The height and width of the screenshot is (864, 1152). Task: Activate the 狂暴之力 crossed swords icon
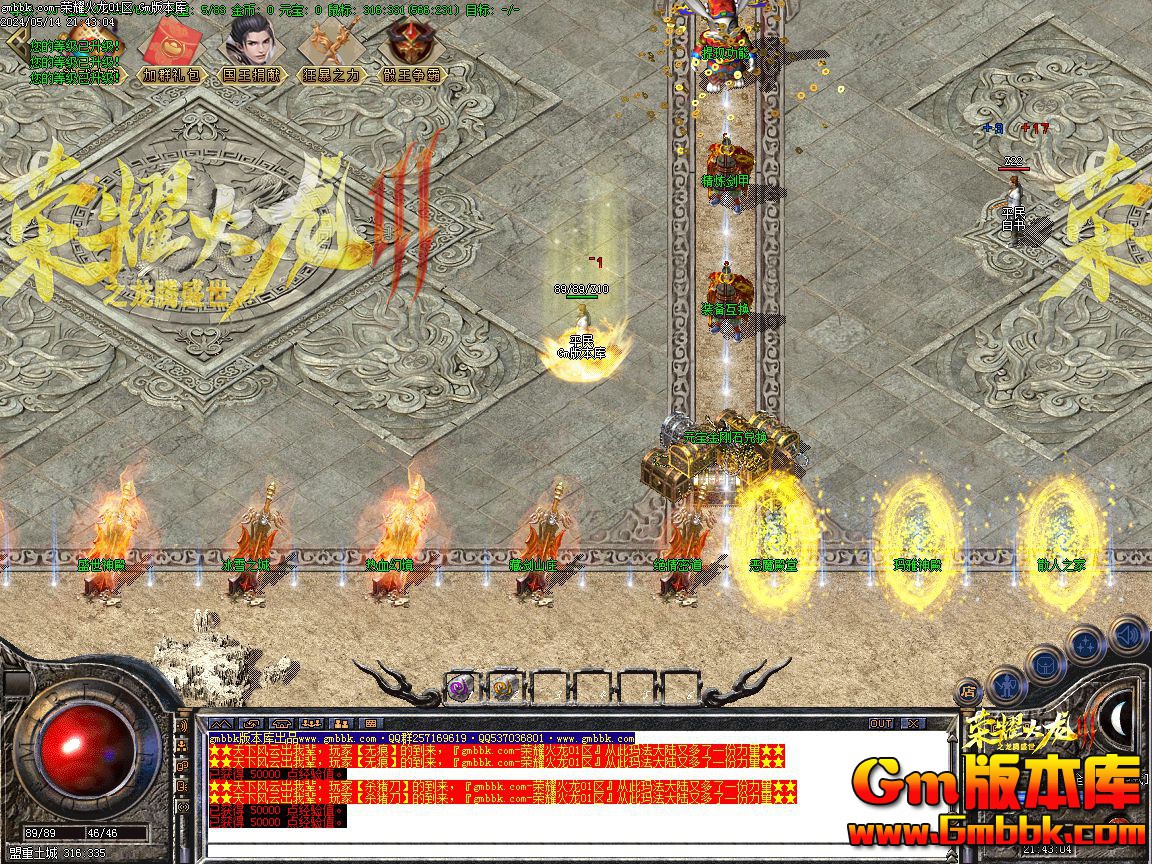pos(331,45)
